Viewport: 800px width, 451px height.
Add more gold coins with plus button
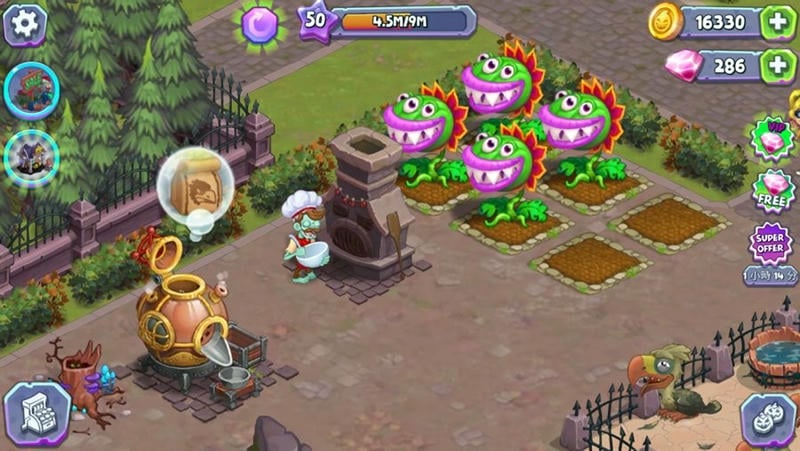(x=777, y=23)
